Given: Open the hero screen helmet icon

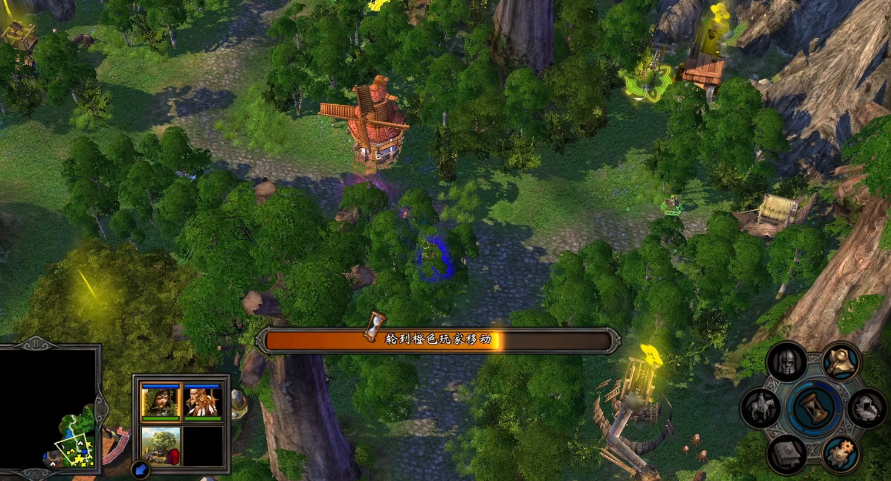Looking at the screenshot, I should (x=786, y=361).
